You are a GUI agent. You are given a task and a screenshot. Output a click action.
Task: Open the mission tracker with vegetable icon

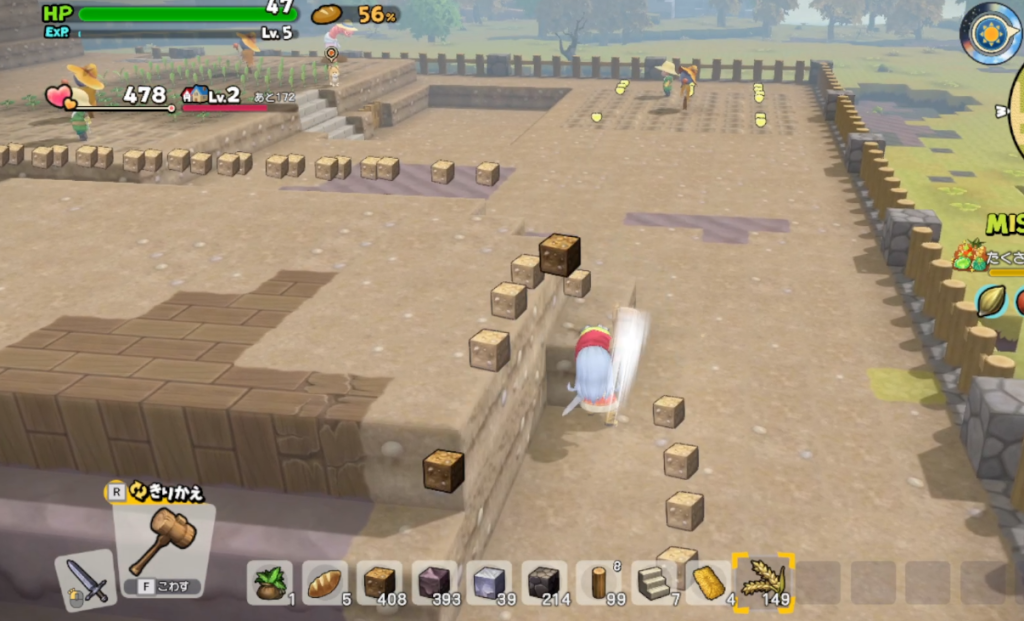[968, 255]
